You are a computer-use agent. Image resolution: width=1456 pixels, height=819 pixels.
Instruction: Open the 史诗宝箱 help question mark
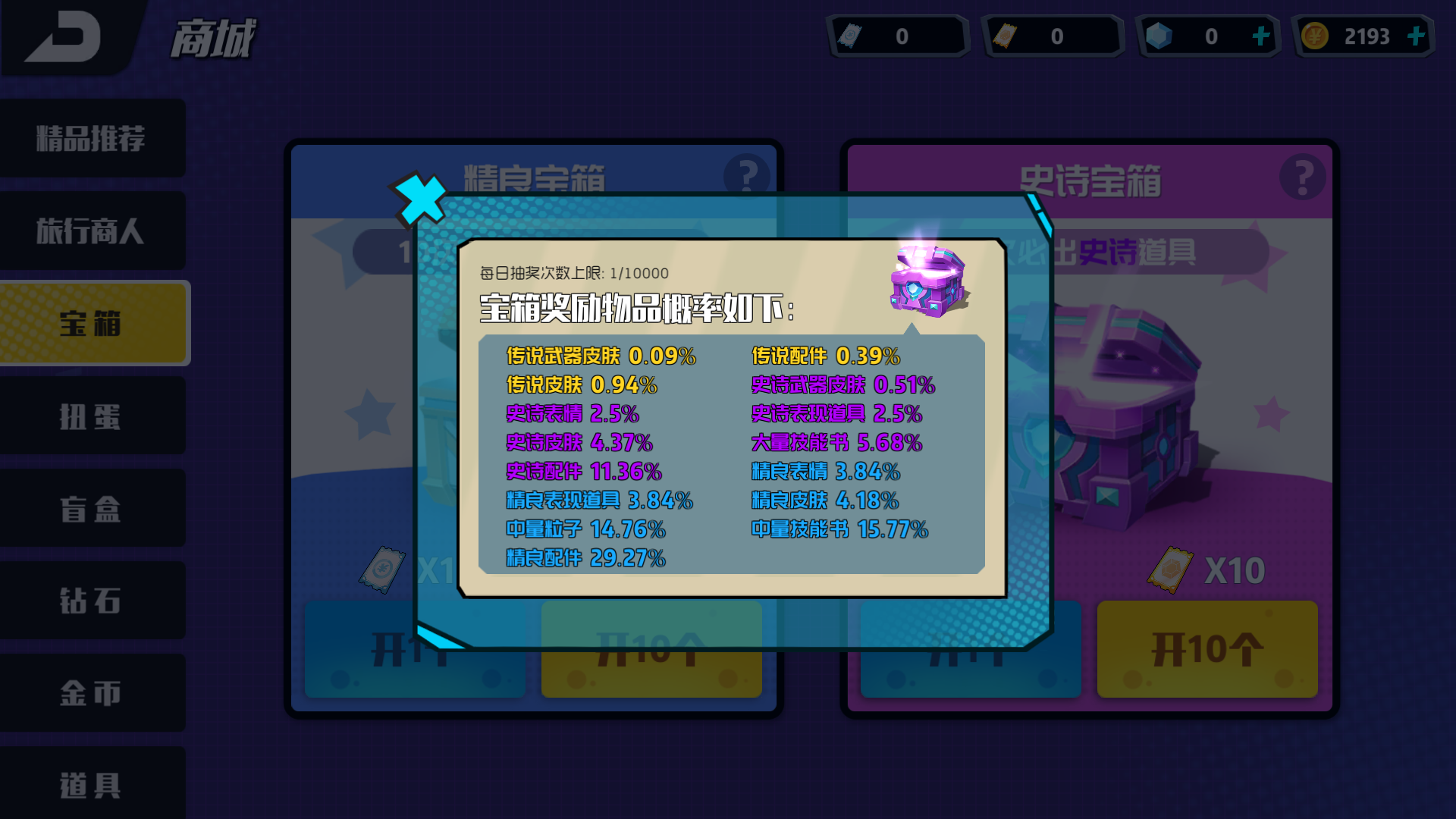click(x=1304, y=177)
